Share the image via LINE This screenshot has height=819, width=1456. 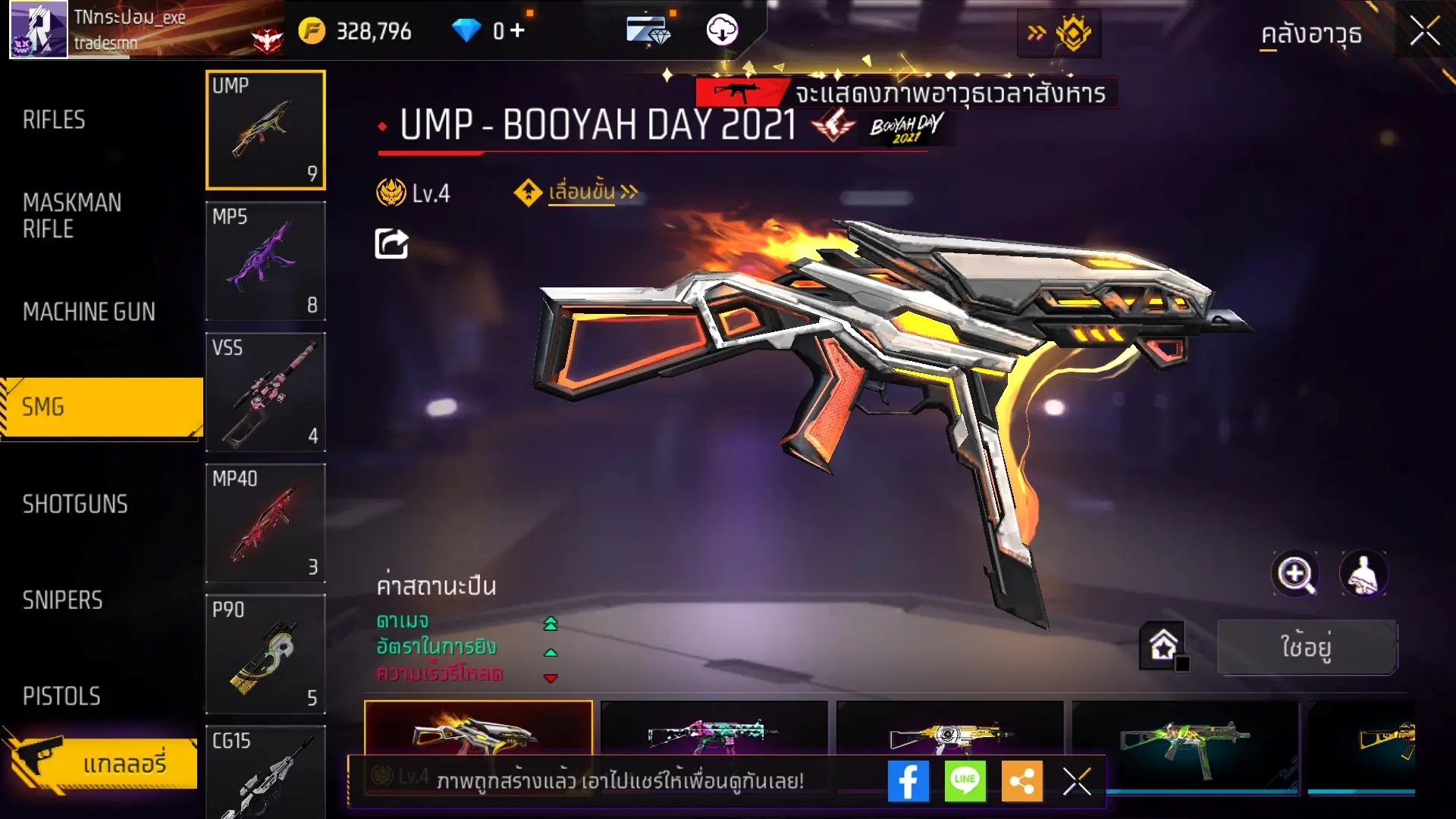965,781
